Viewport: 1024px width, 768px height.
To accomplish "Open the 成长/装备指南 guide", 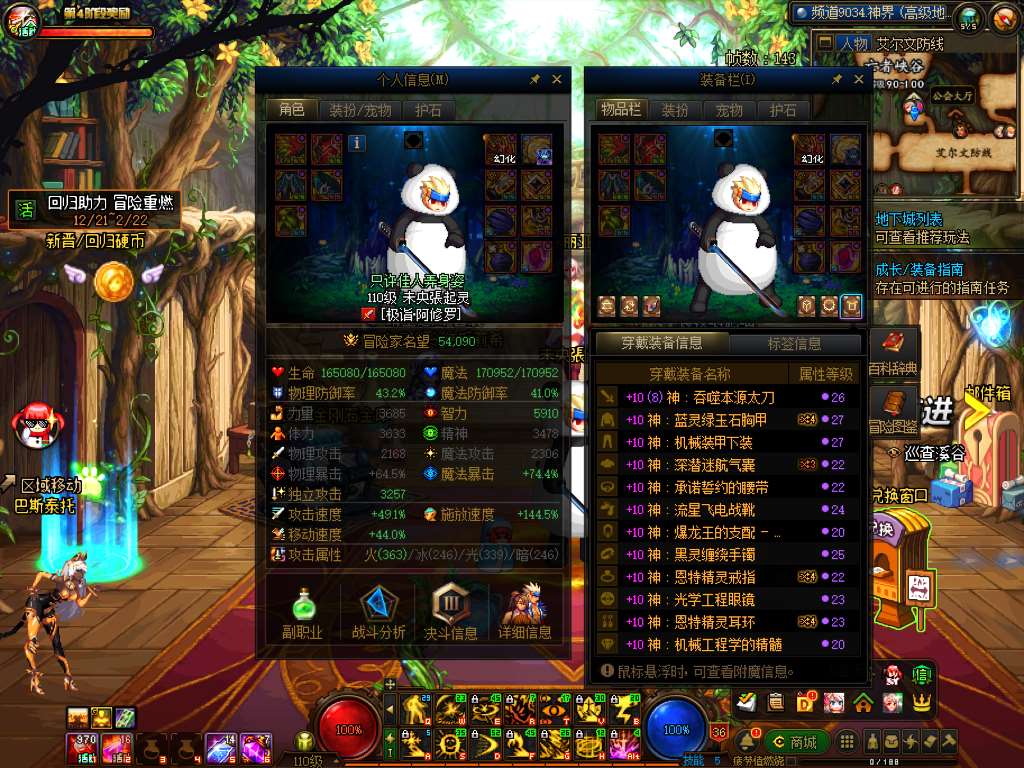I will tap(919, 269).
